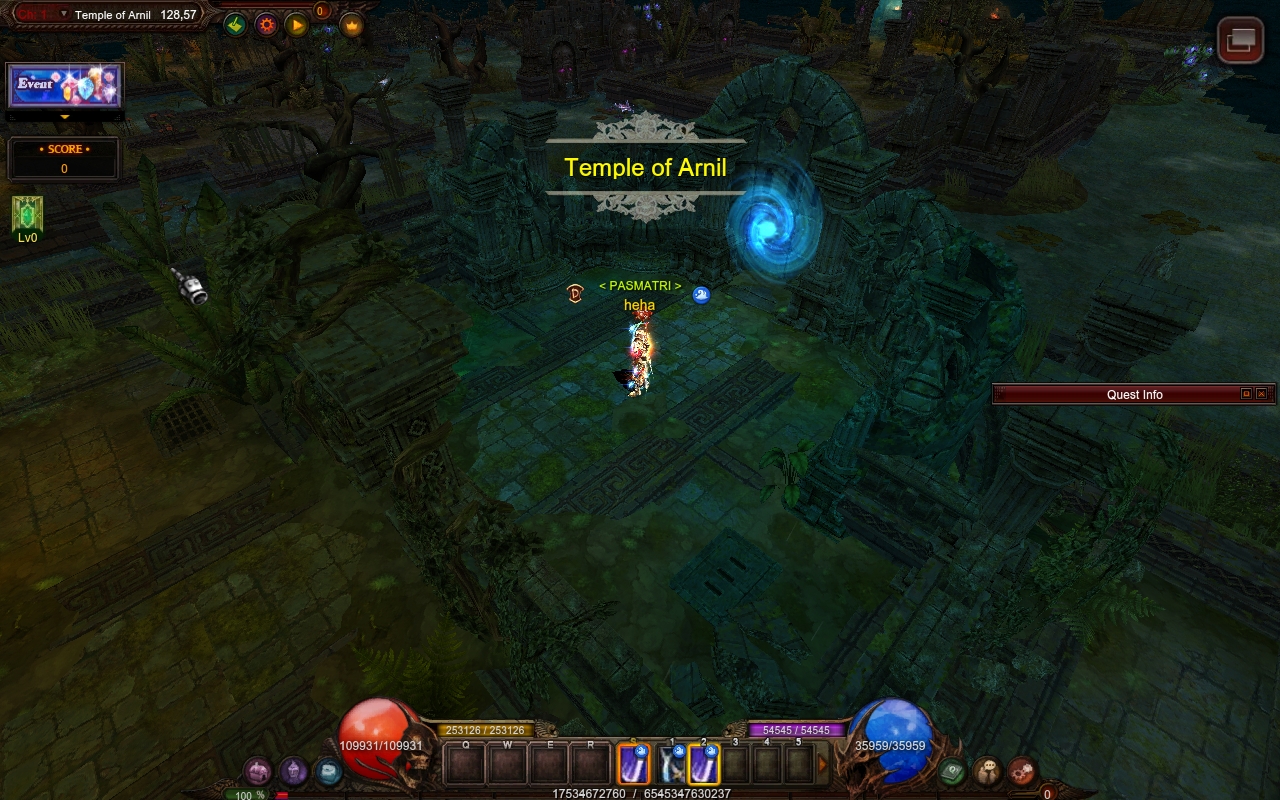Screen dimensions: 1280x800
Task: Click the yellow play arrow button
Action: 297,25
